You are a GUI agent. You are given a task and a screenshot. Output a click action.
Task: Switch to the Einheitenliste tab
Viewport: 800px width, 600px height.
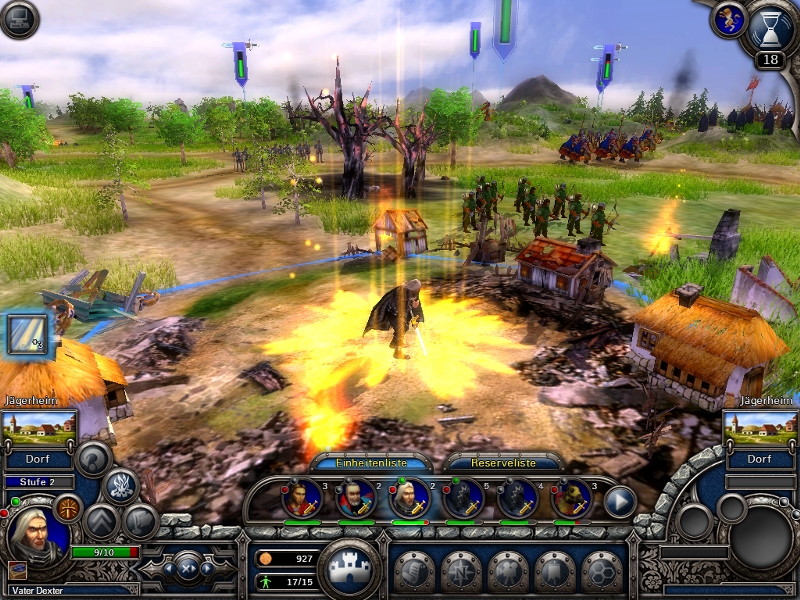pyautogui.click(x=372, y=463)
